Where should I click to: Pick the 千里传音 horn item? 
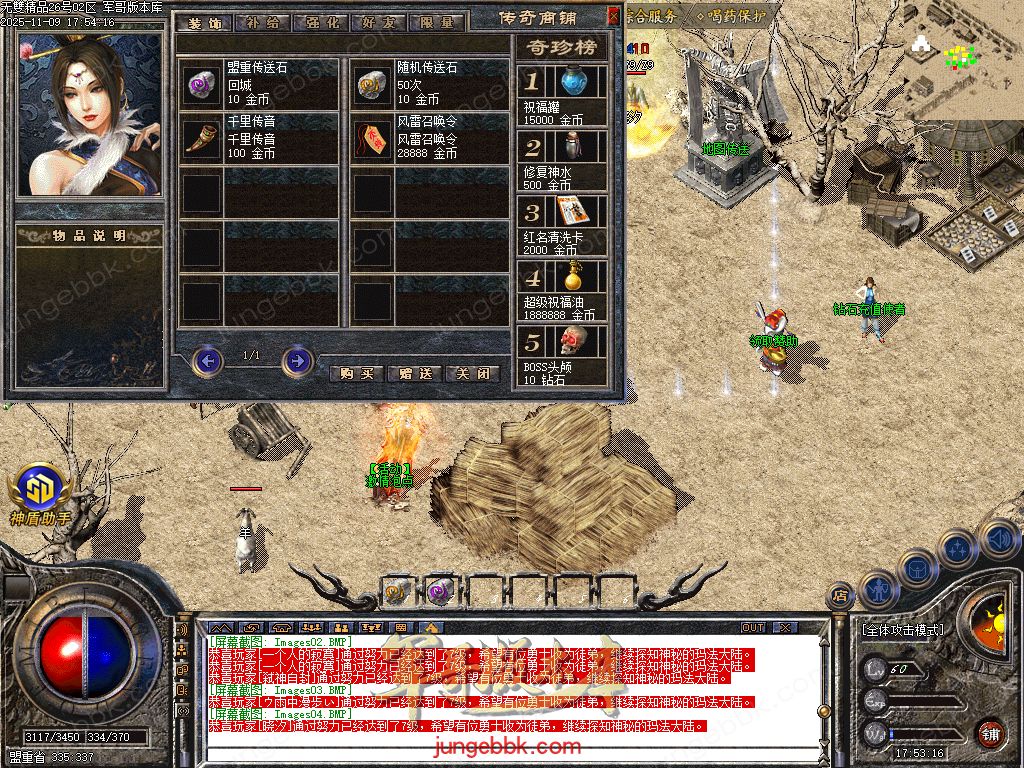pyautogui.click(x=200, y=139)
